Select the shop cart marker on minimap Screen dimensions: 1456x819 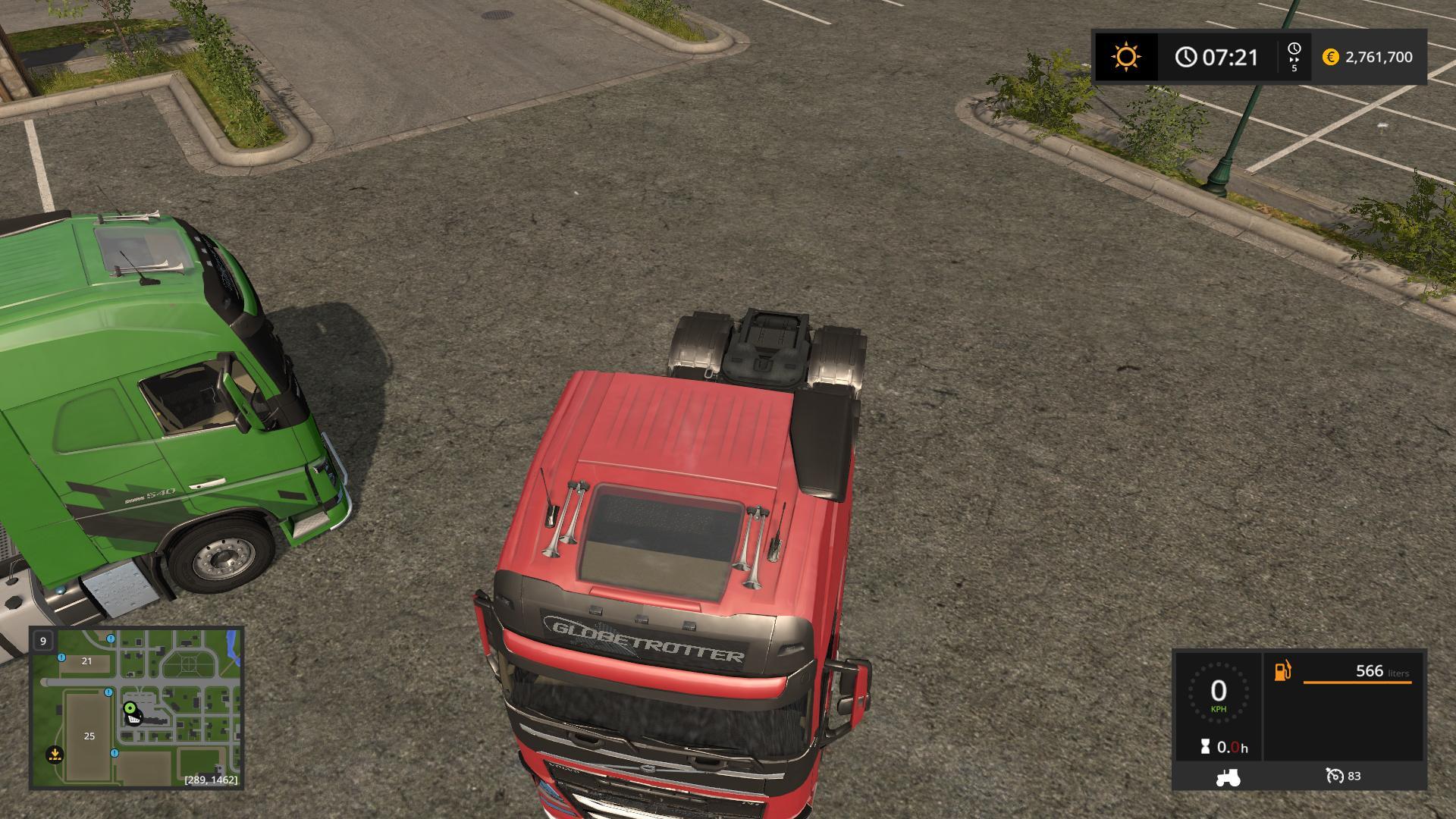(134, 719)
